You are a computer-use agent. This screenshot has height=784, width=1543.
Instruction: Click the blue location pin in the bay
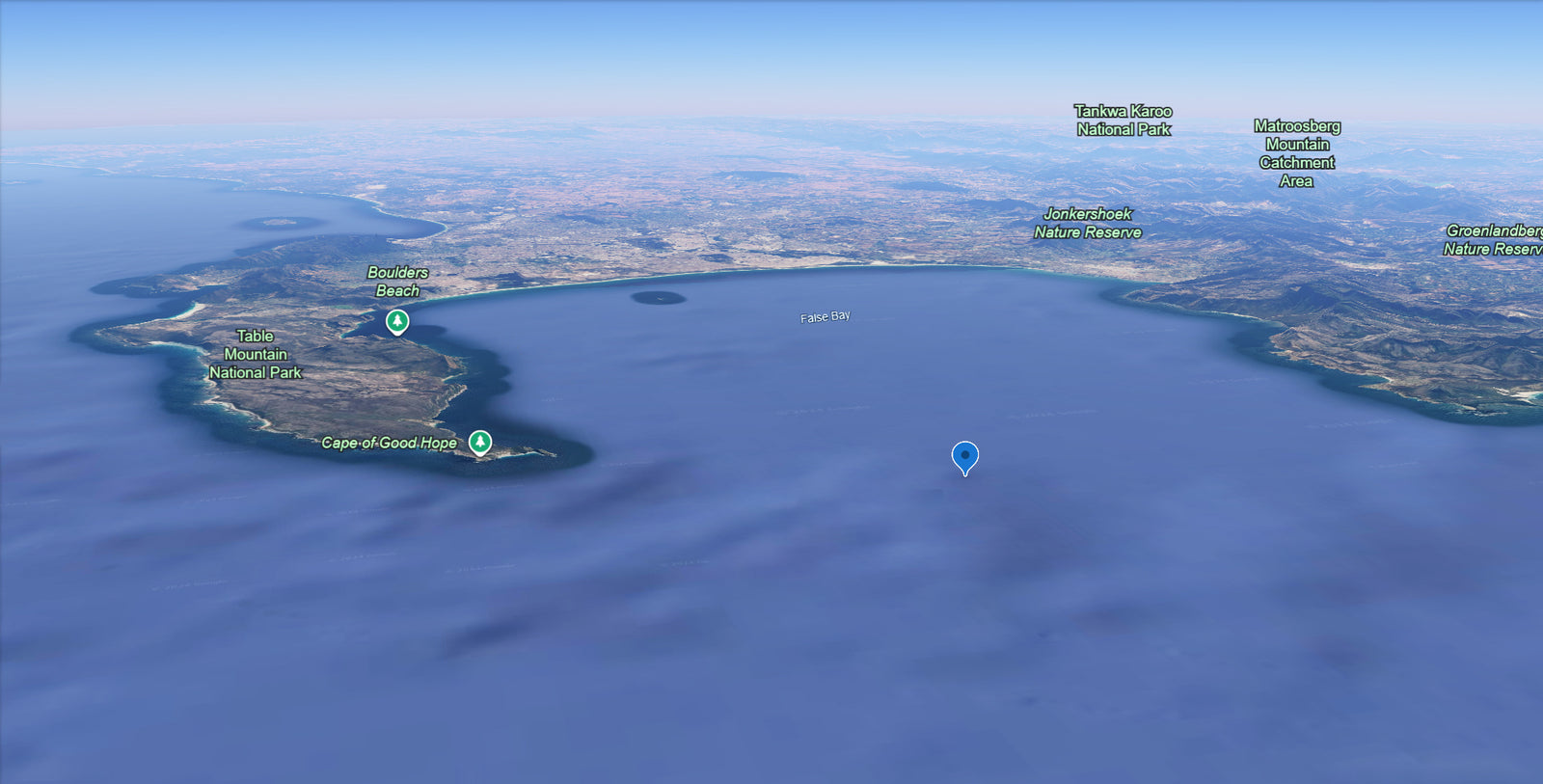964,456
